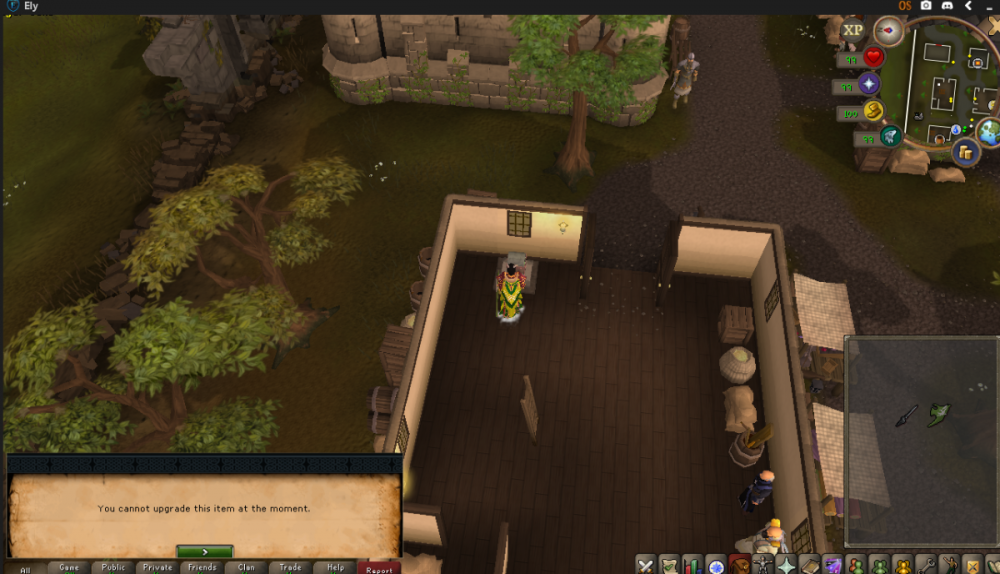Screen dimensions: 1000x574
Task: Open the wrench settings tab
Action: click(x=927, y=566)
